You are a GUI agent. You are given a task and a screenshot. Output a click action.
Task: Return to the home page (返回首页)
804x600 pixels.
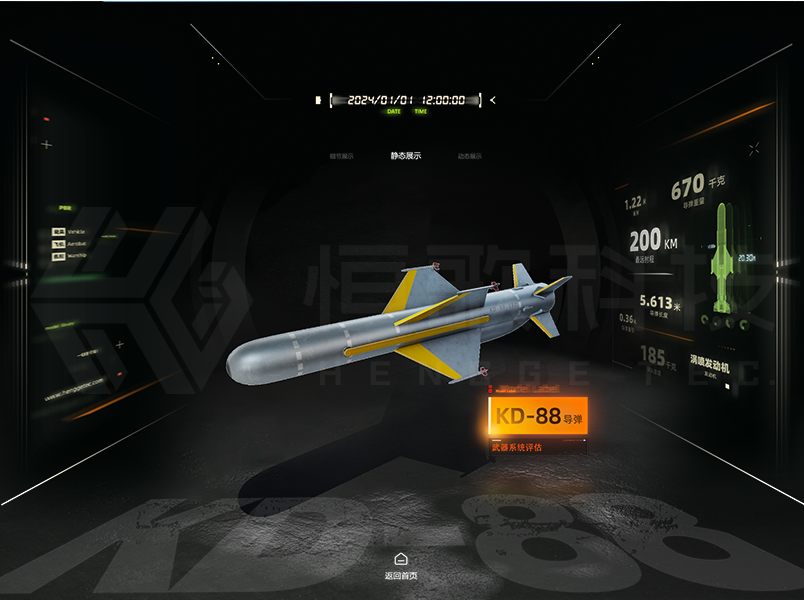coord(400,565)
